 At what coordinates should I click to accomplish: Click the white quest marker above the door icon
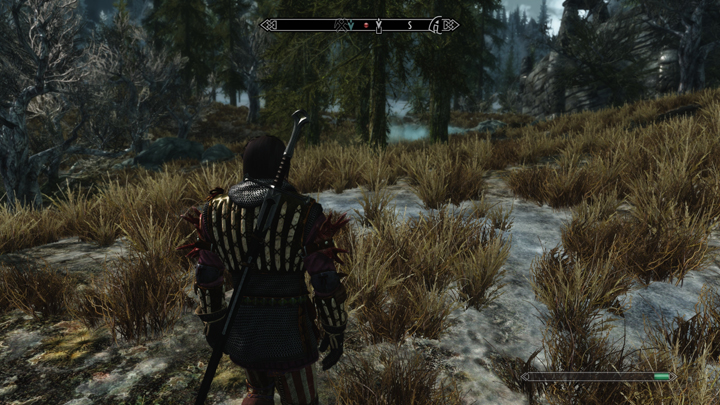379,21
